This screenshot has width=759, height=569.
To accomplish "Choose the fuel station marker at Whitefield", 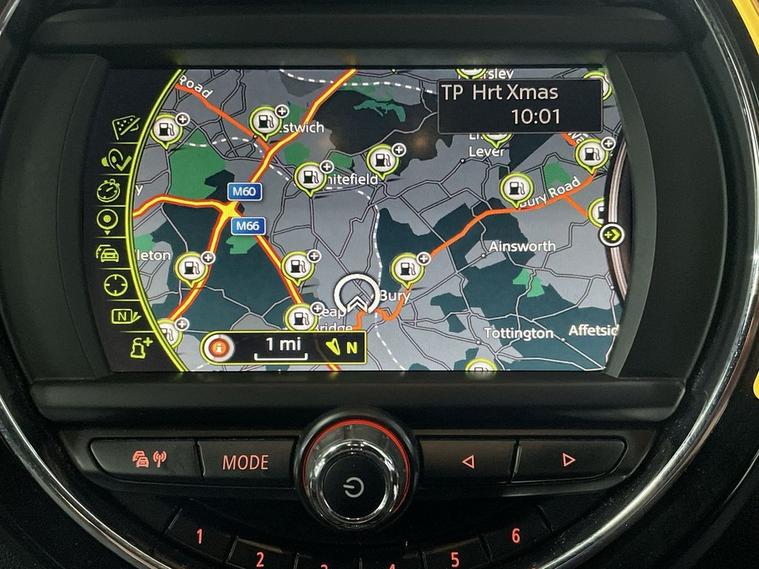I will pyautogui.click(x=308, y=177).
